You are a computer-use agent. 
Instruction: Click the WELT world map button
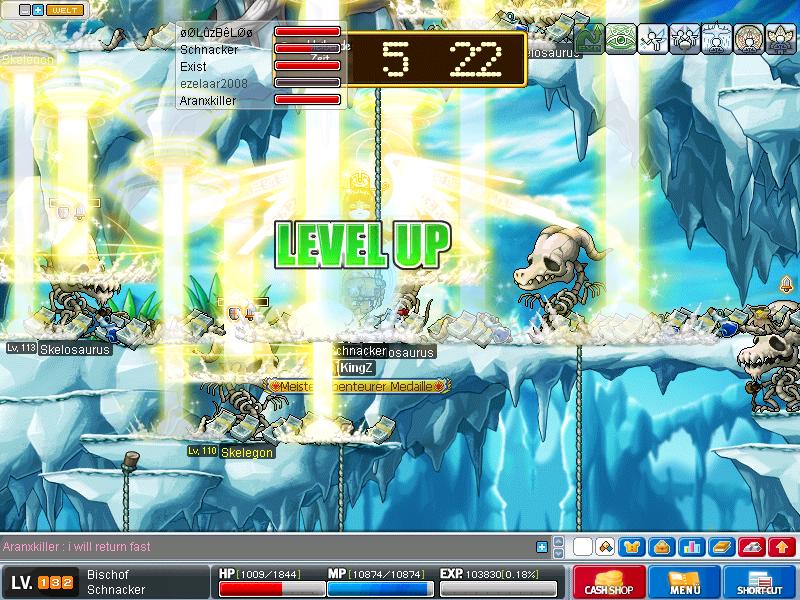click(x=66, y=10)
